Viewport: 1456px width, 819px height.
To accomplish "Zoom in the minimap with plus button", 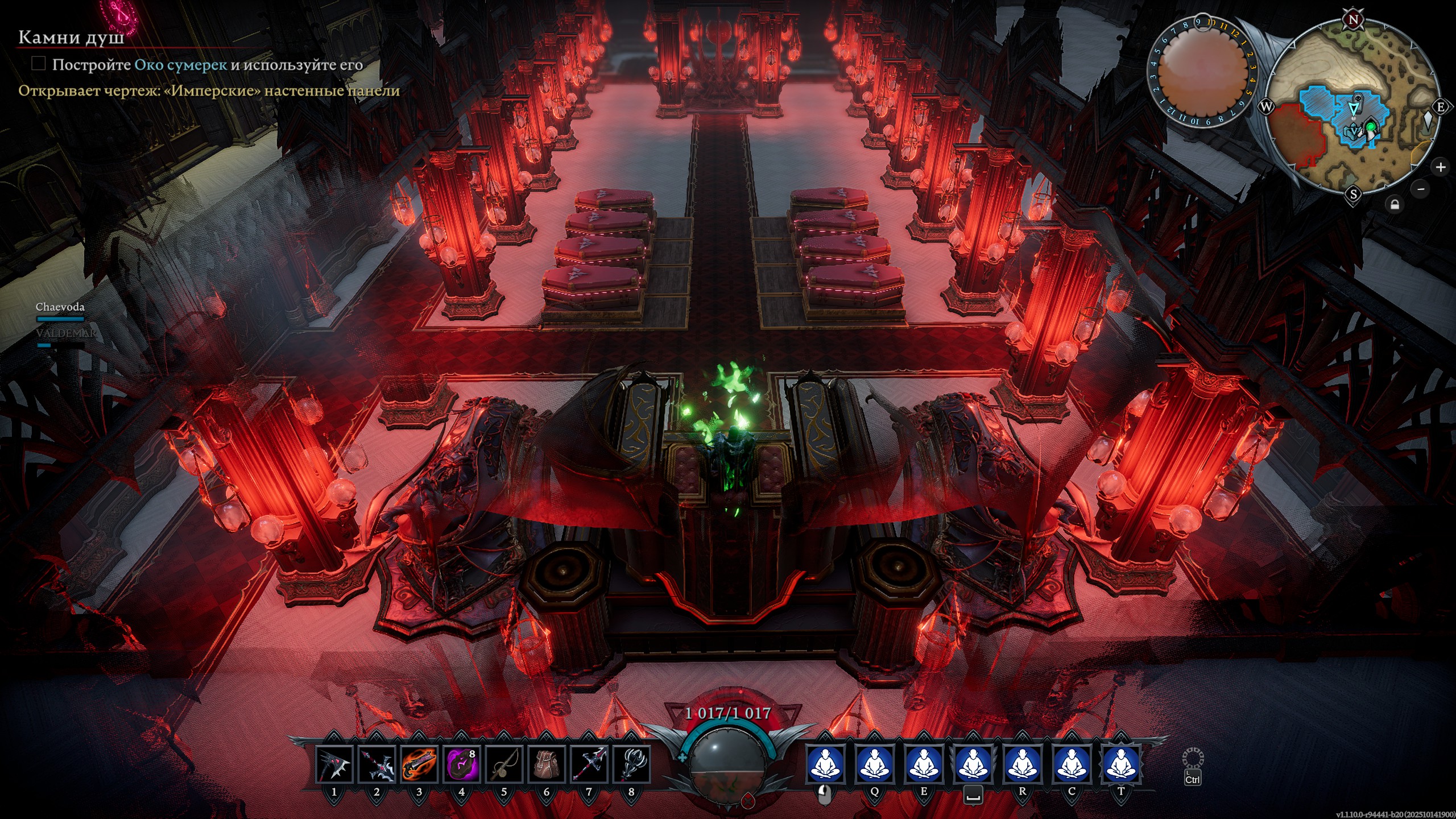I will pyautogui.click(x=1441, y=167).
